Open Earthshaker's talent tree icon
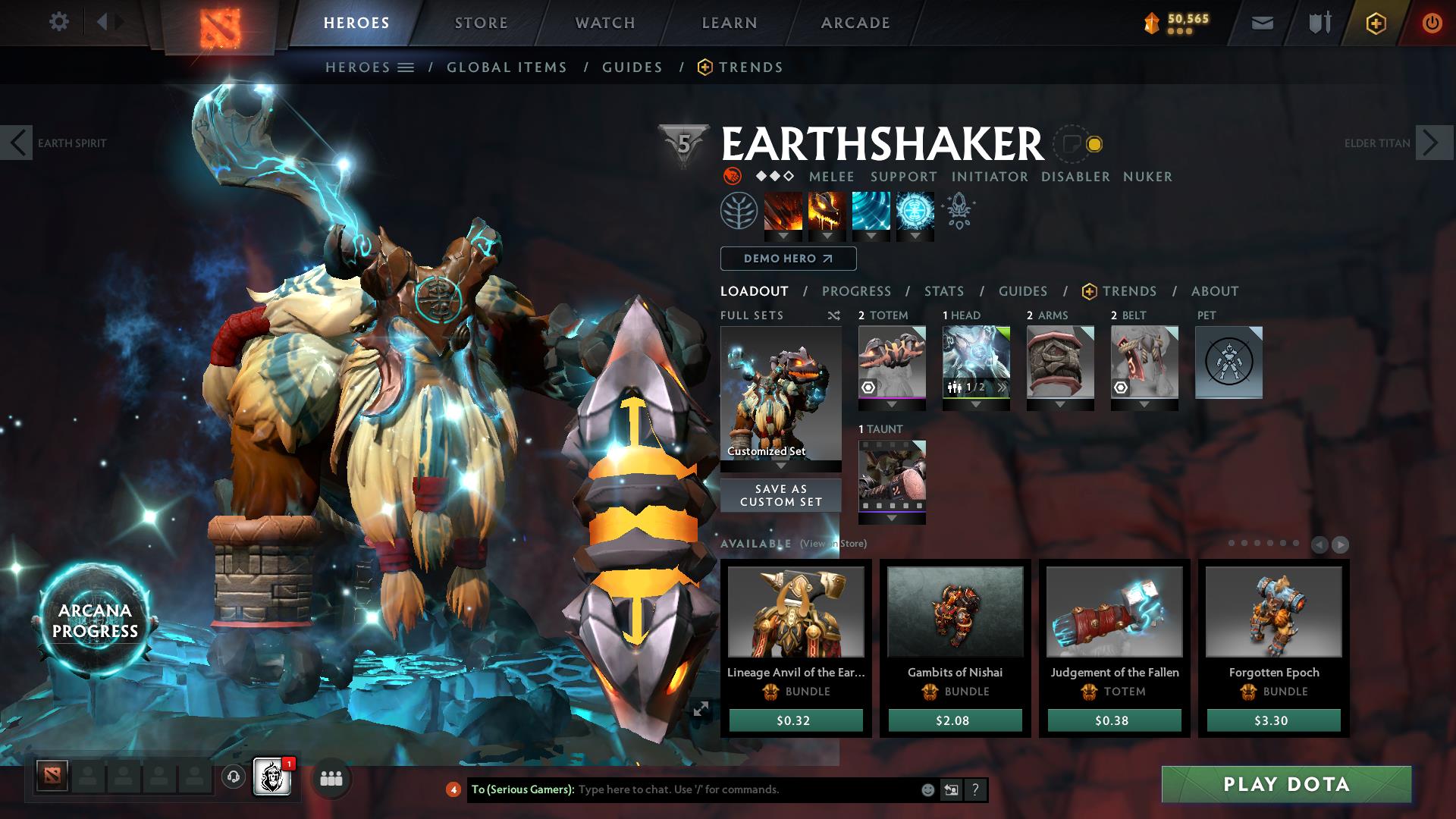The image size is (1456, 819). point(739,213)
